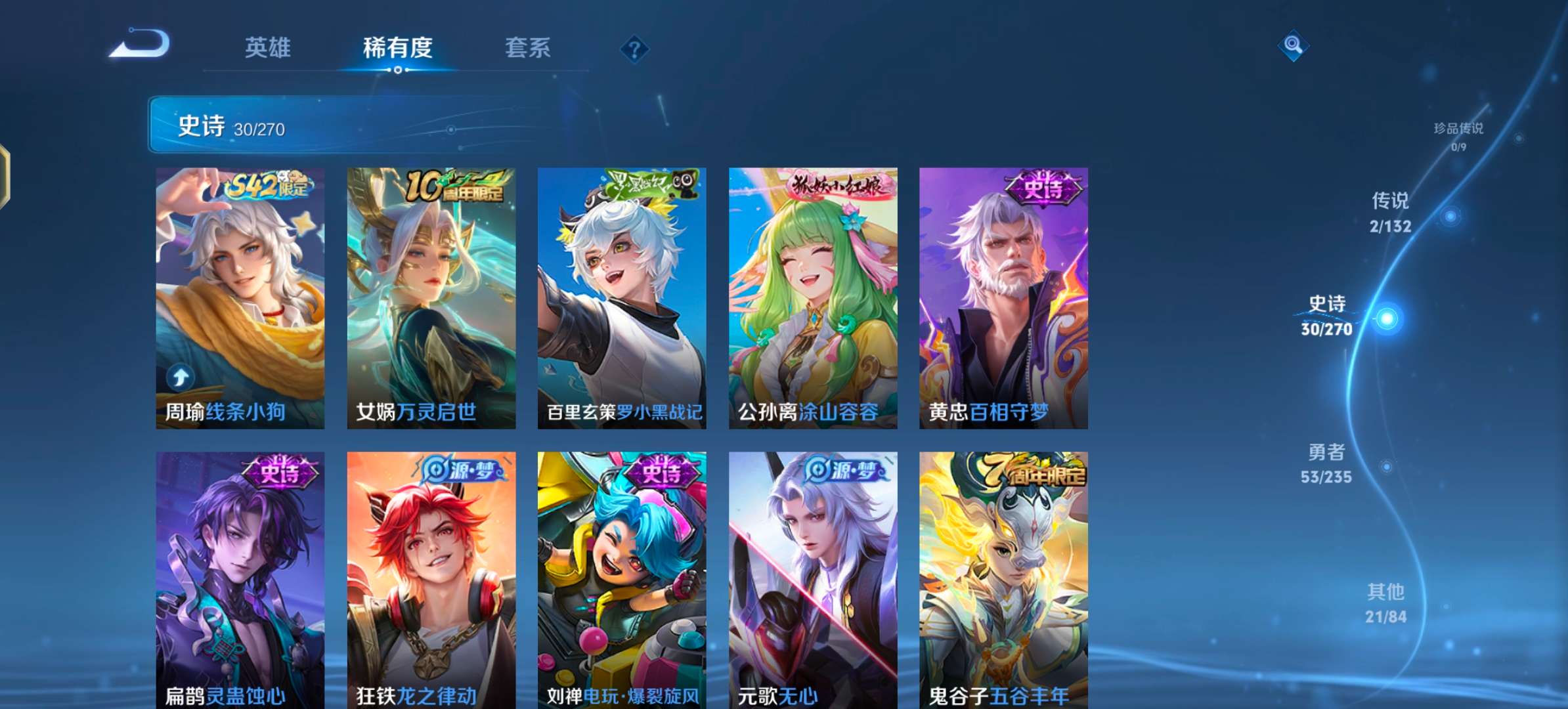Select the 稀有度 tab
This screenshot has height=709, width=1568.
(397, 48)
